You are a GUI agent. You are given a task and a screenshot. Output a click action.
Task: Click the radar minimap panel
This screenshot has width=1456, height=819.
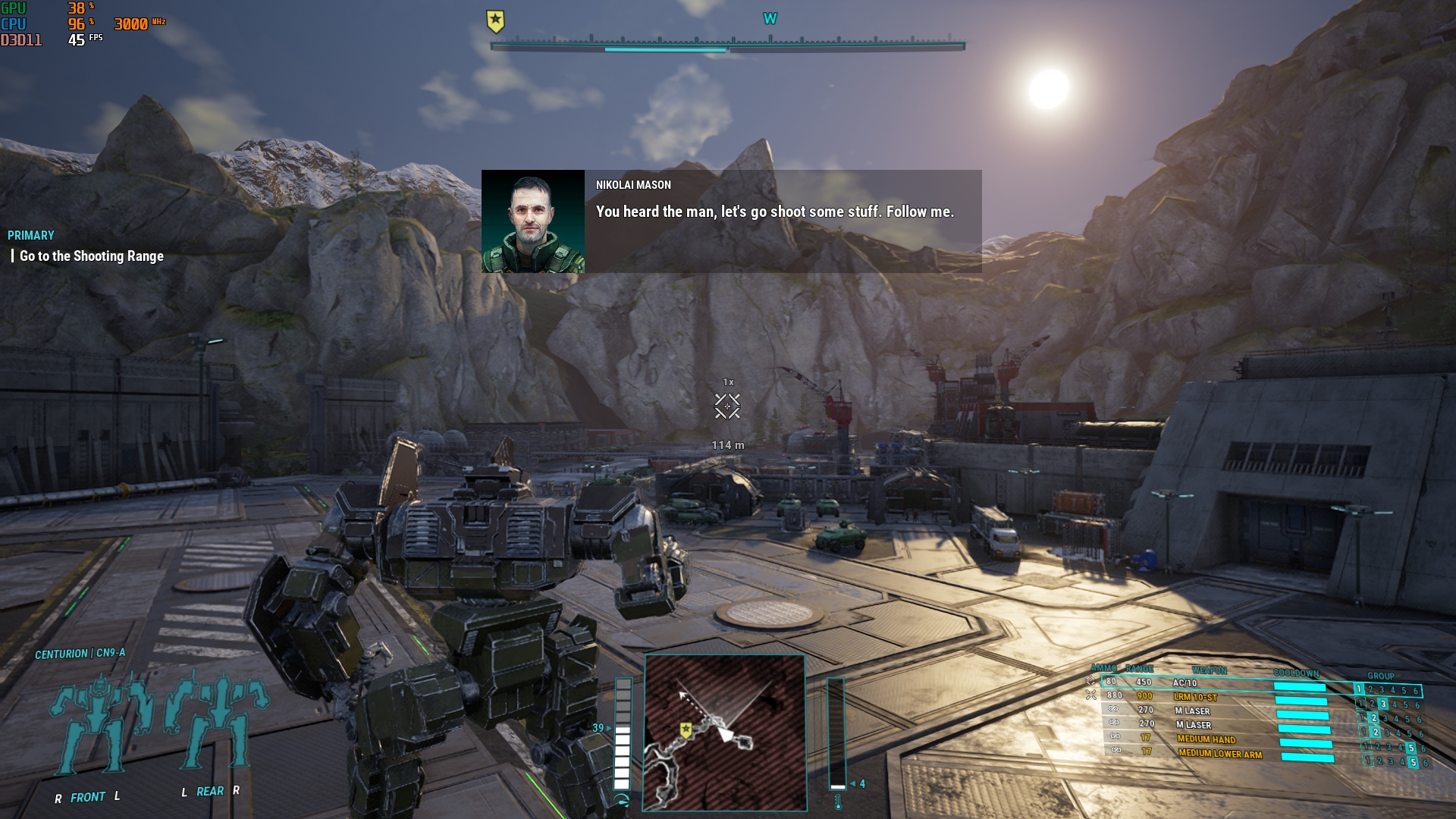point(724,733)
